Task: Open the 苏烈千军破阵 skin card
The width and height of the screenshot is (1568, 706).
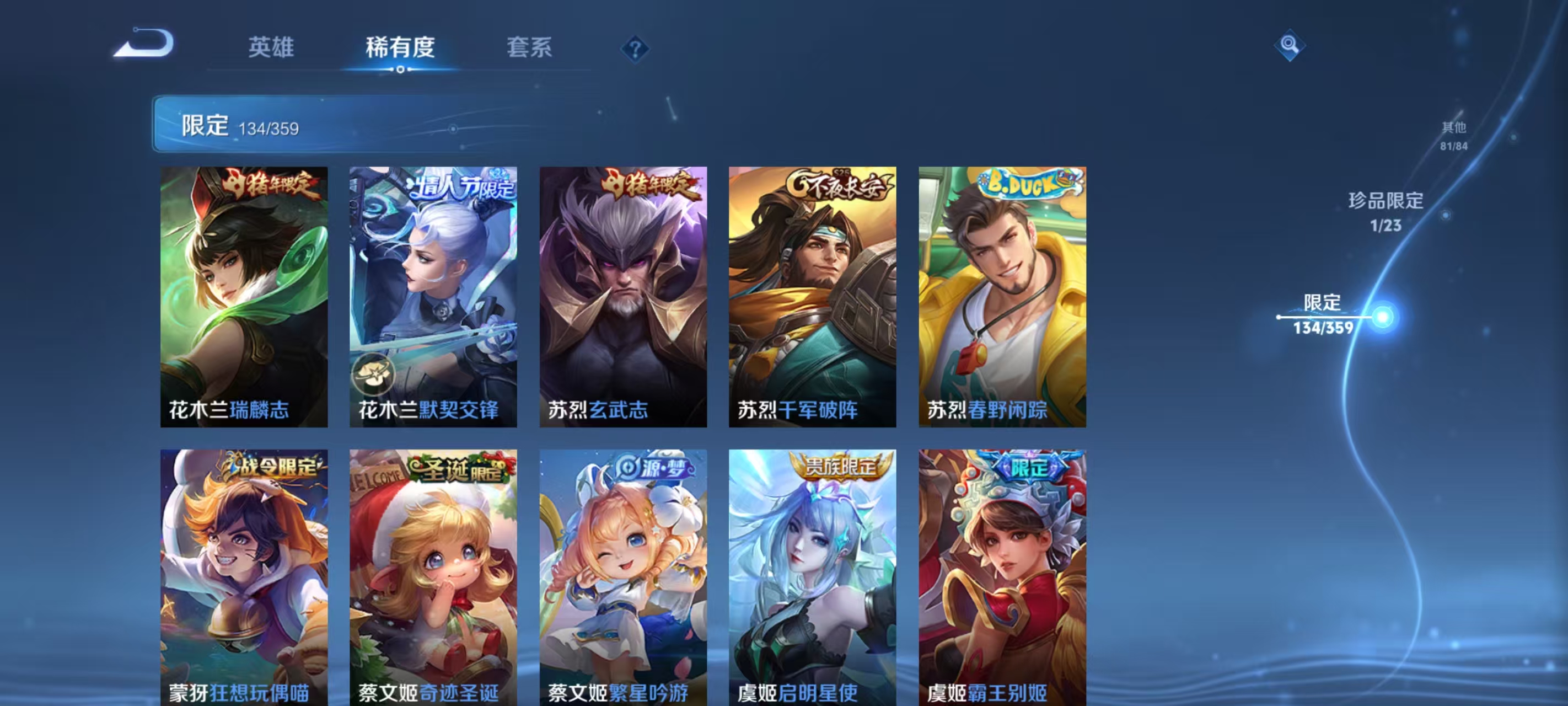Action: coord(812,292)
